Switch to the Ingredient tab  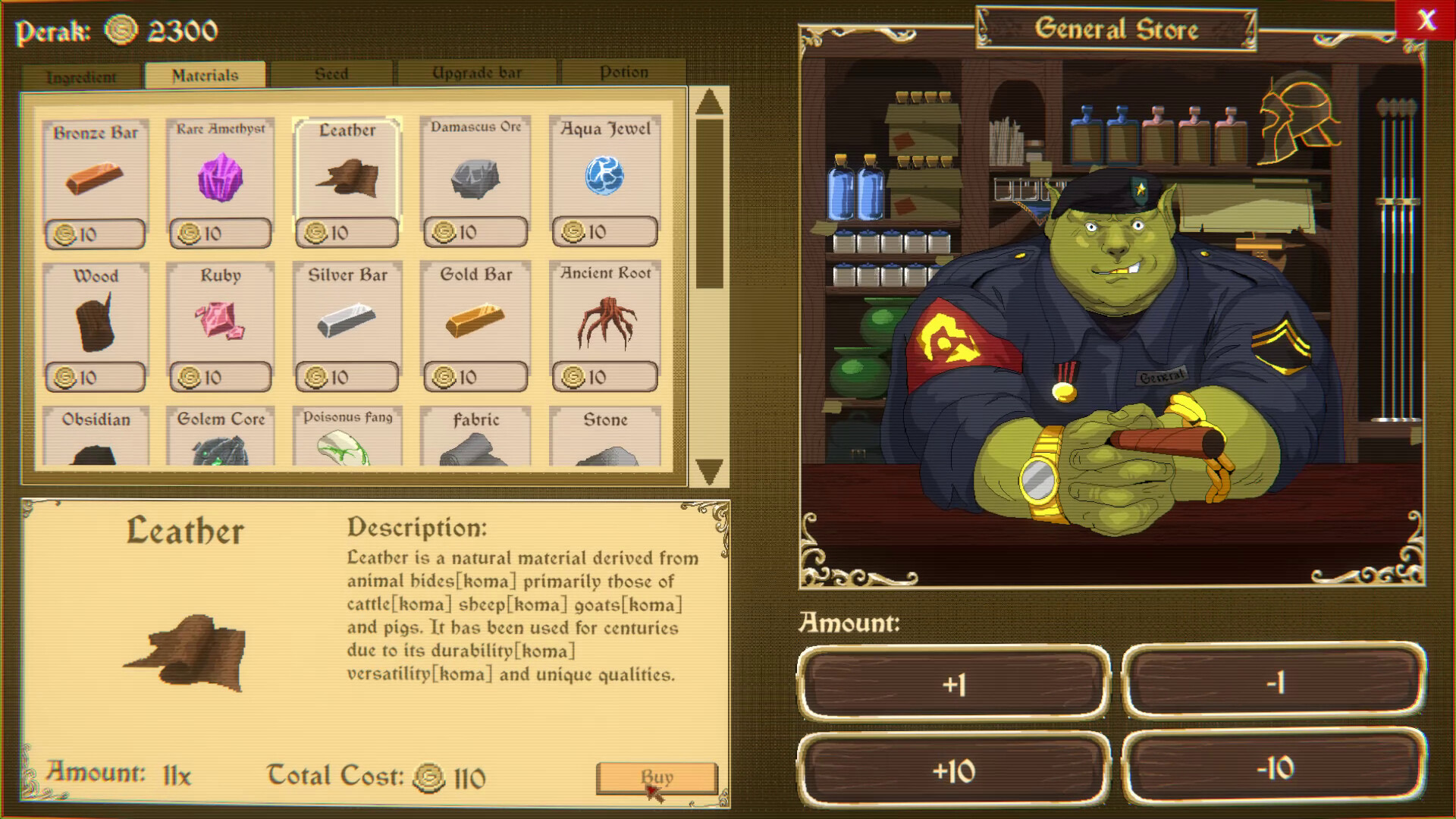(80, 74)
